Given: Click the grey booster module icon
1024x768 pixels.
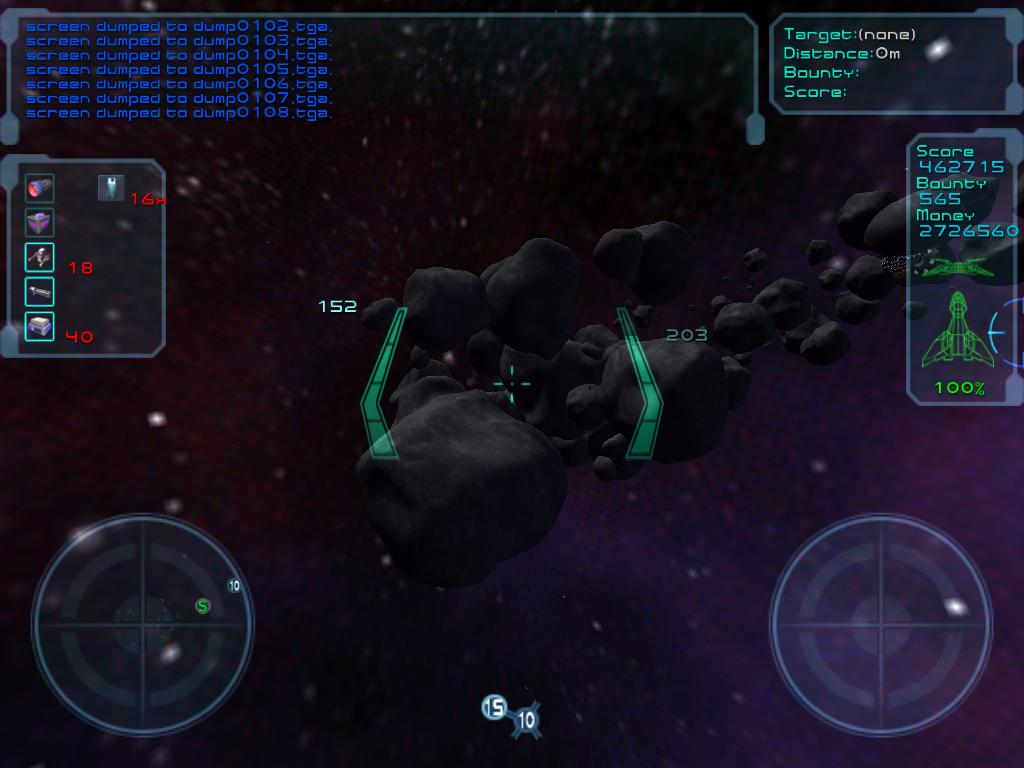Looking at the screenshot, I should point(111,188).
